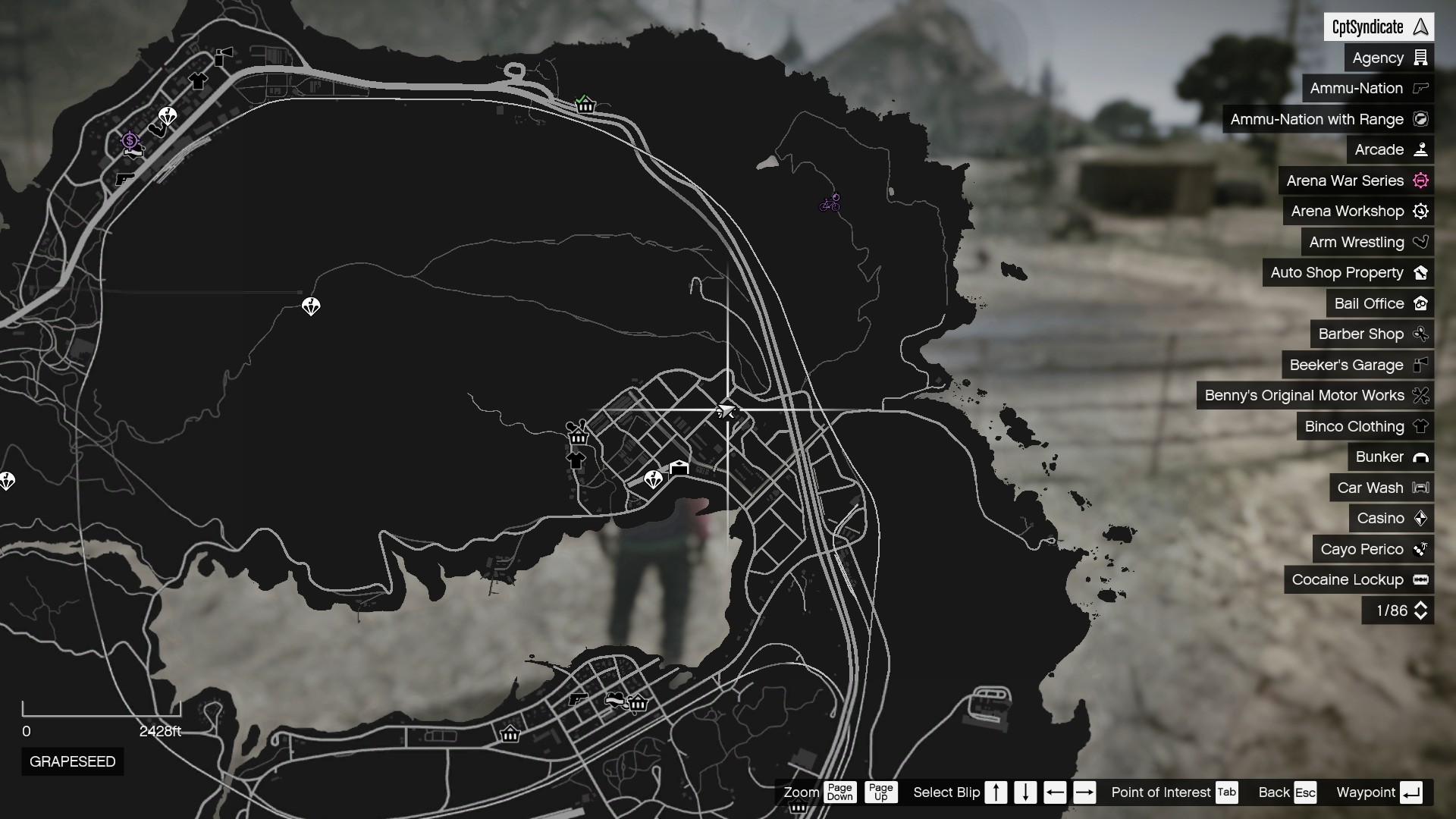The width and height of the screenshot is (1456, 819).
Task: Click Point of Interest Tab control
Action: pyautogui.click(x=1228, y=792)
